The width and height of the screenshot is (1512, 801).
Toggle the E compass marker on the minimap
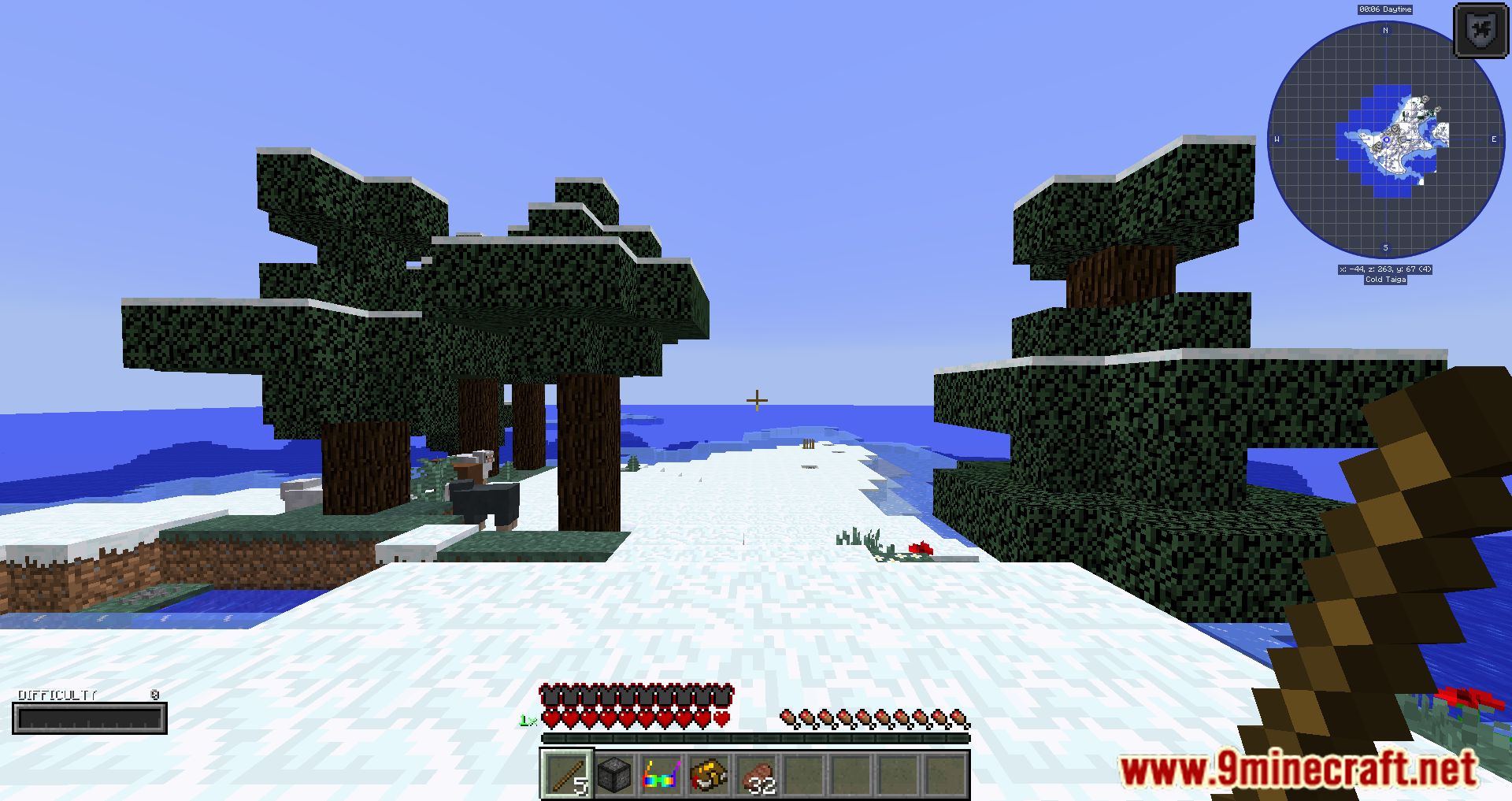1492,139
